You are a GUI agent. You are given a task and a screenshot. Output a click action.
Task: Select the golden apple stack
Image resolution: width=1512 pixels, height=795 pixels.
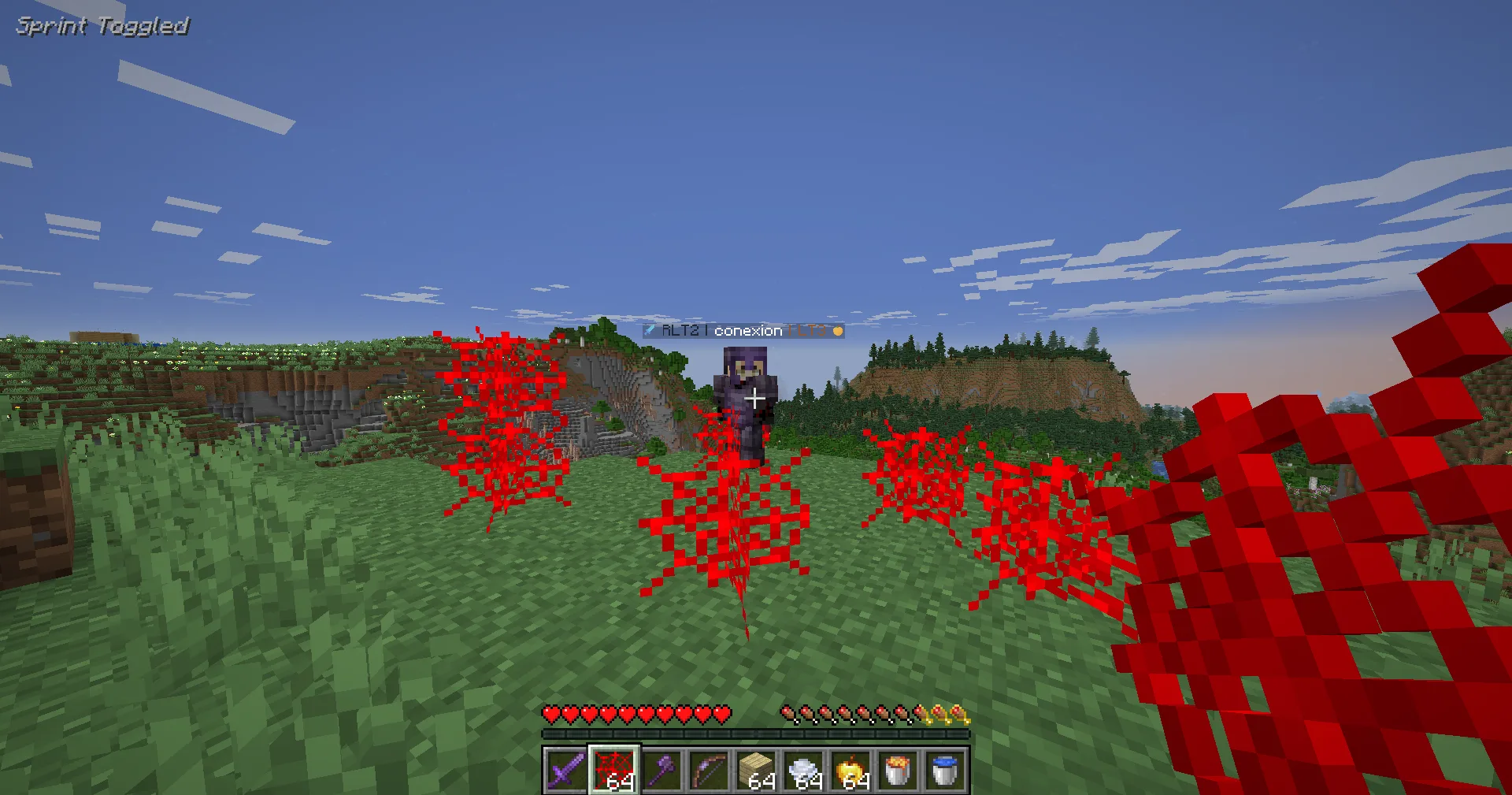click(x=850, y=770)
